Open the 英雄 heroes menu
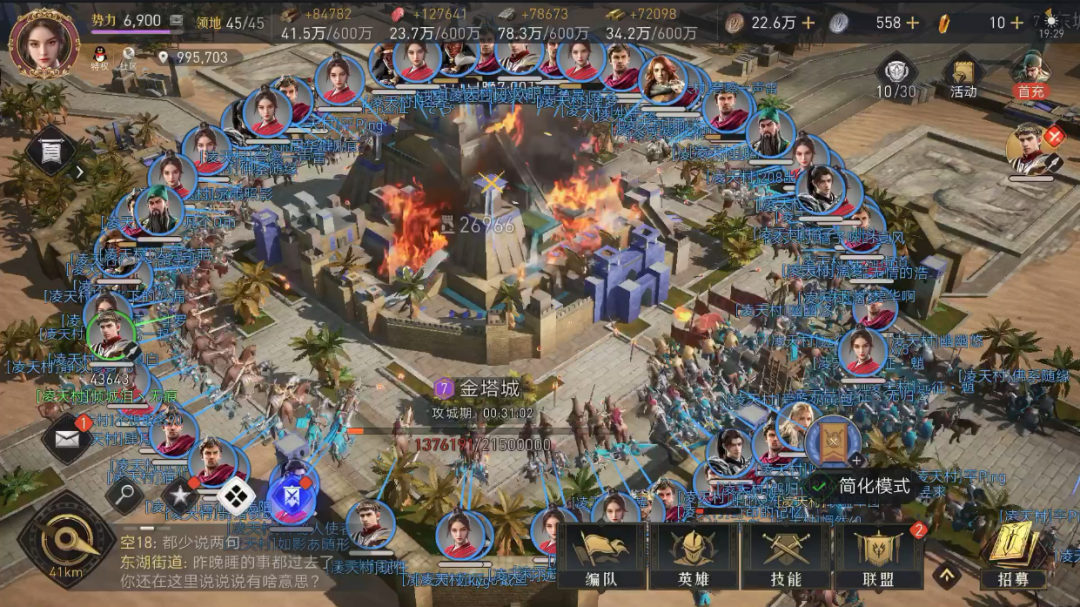Screen dimensions: 1080x607 click(693, 558)
